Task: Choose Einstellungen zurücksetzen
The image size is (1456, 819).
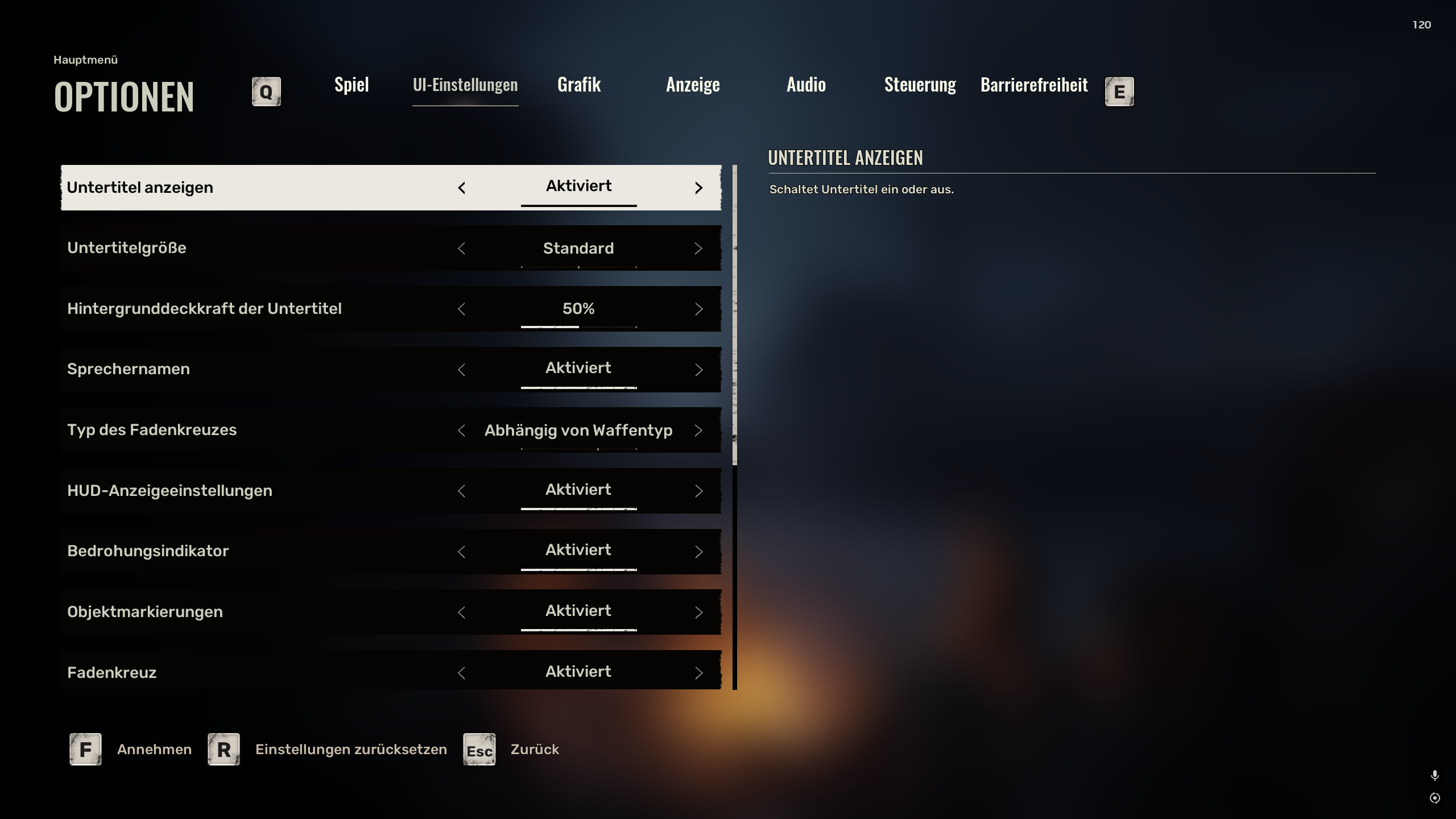Action: [x=351, y=750]
